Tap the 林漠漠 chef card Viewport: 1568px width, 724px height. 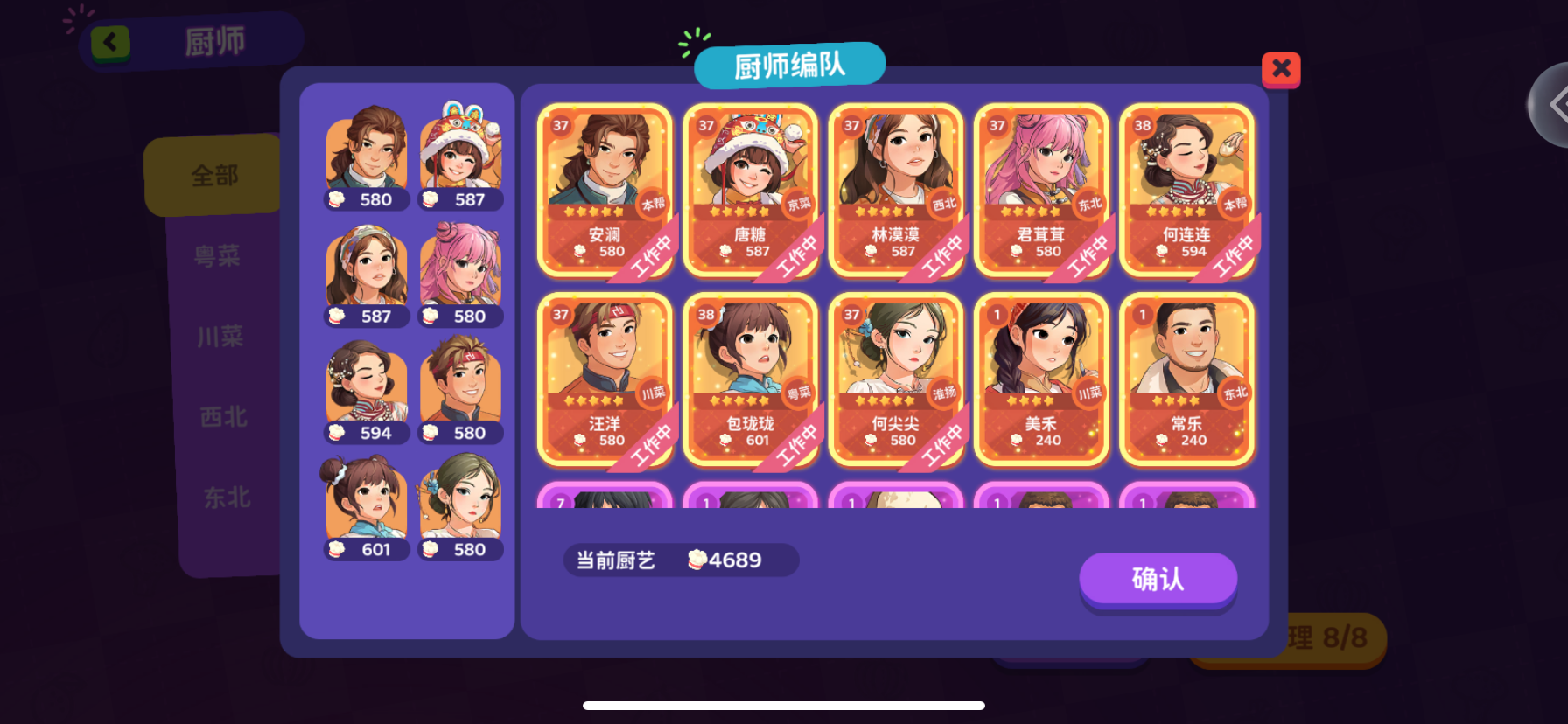point(896,188)
